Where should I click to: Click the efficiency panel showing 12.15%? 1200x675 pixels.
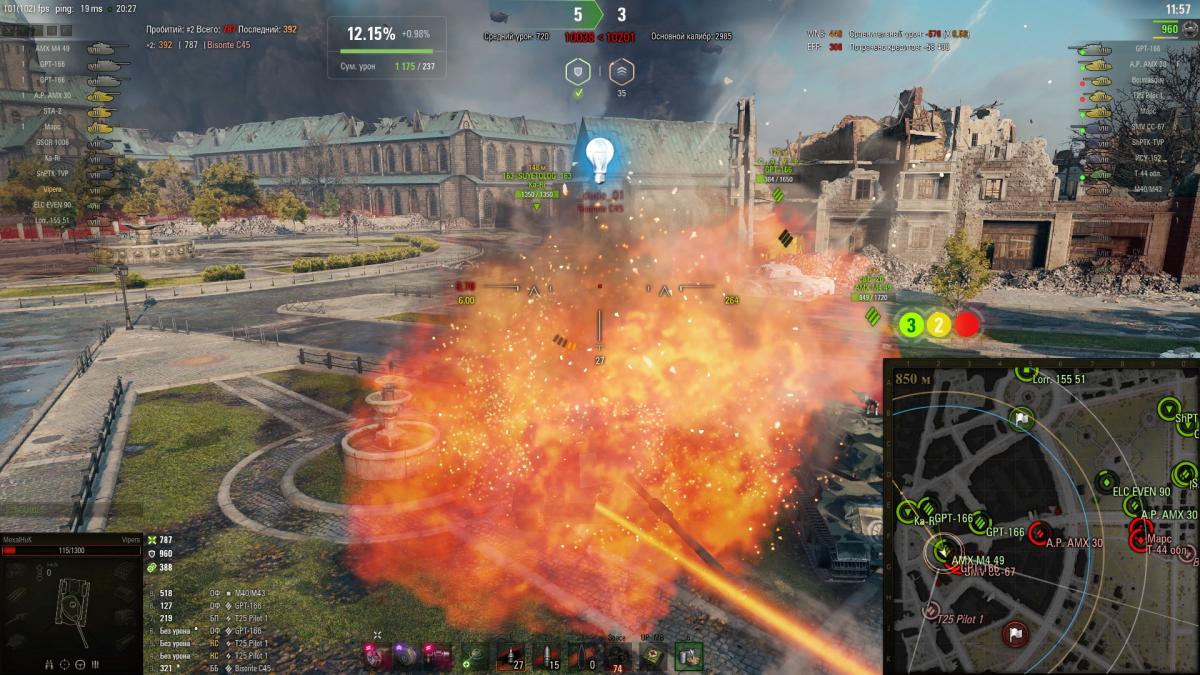386,47
